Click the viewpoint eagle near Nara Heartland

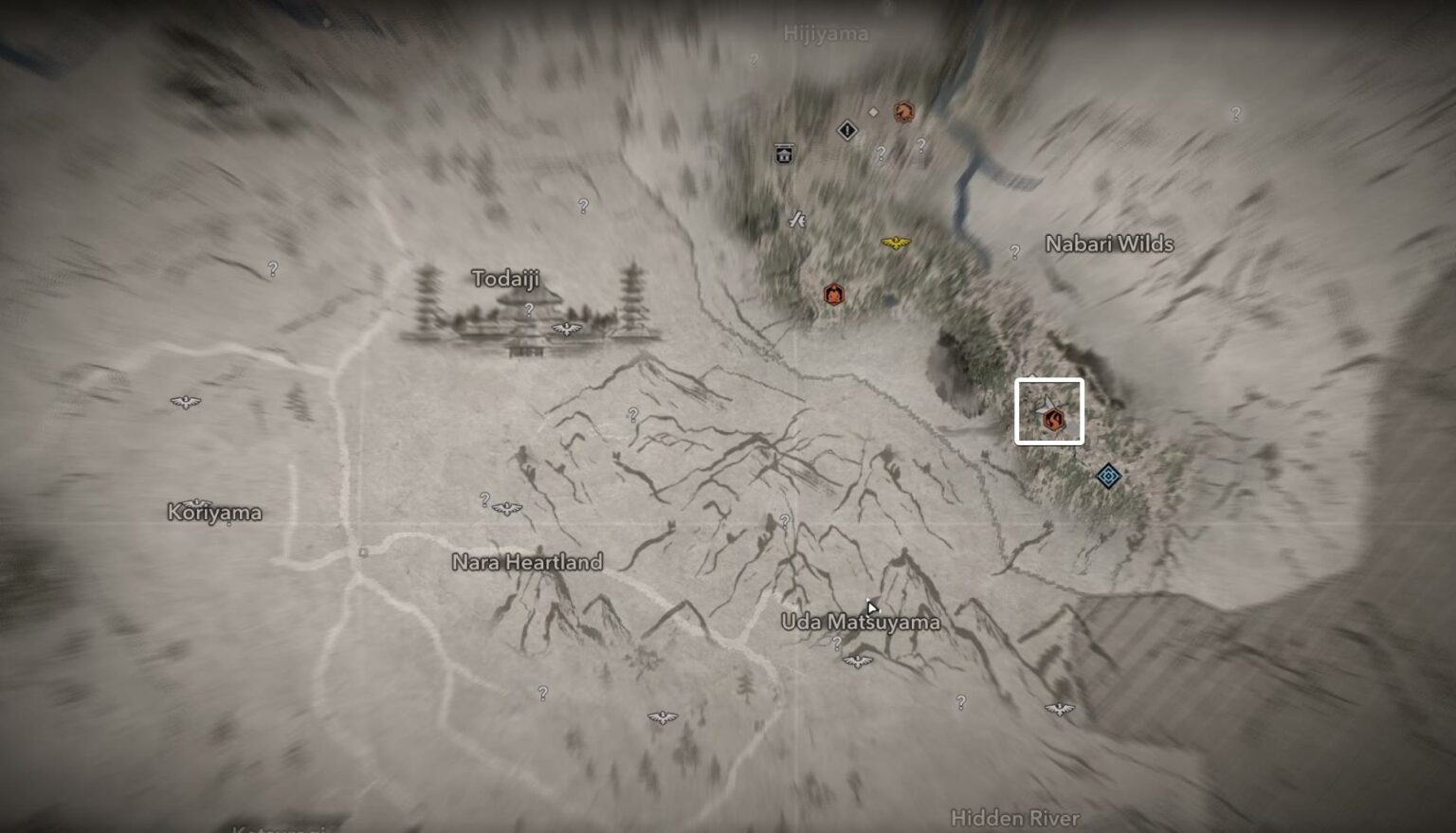509,508
